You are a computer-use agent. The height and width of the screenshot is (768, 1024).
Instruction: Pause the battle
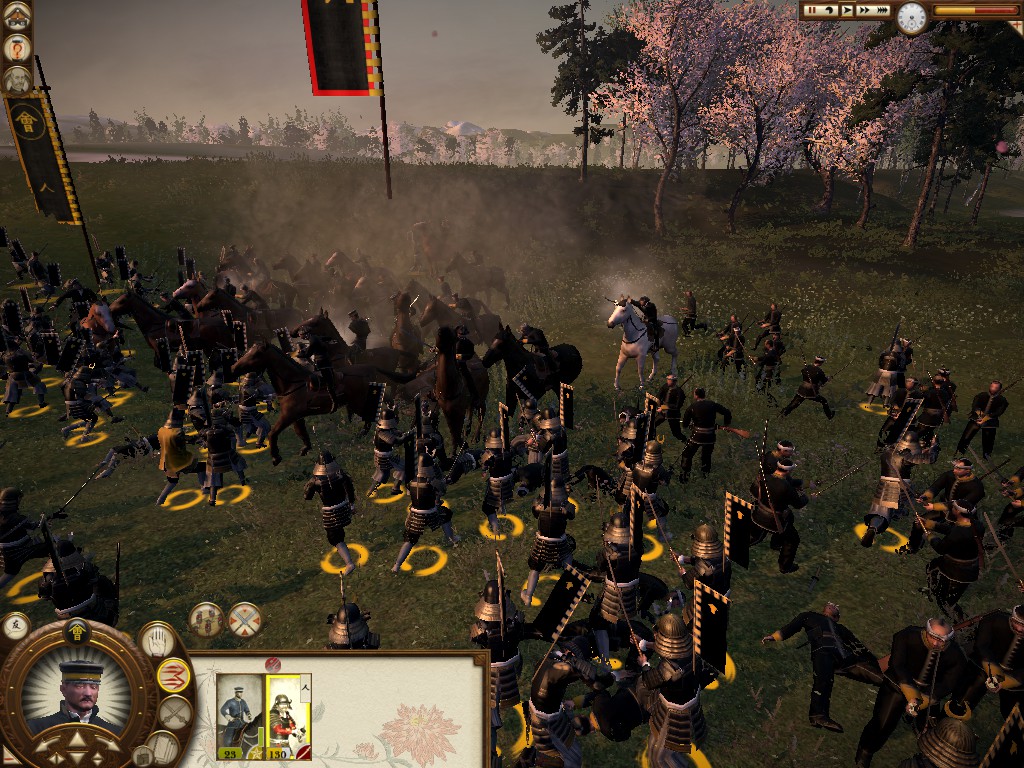812,10
